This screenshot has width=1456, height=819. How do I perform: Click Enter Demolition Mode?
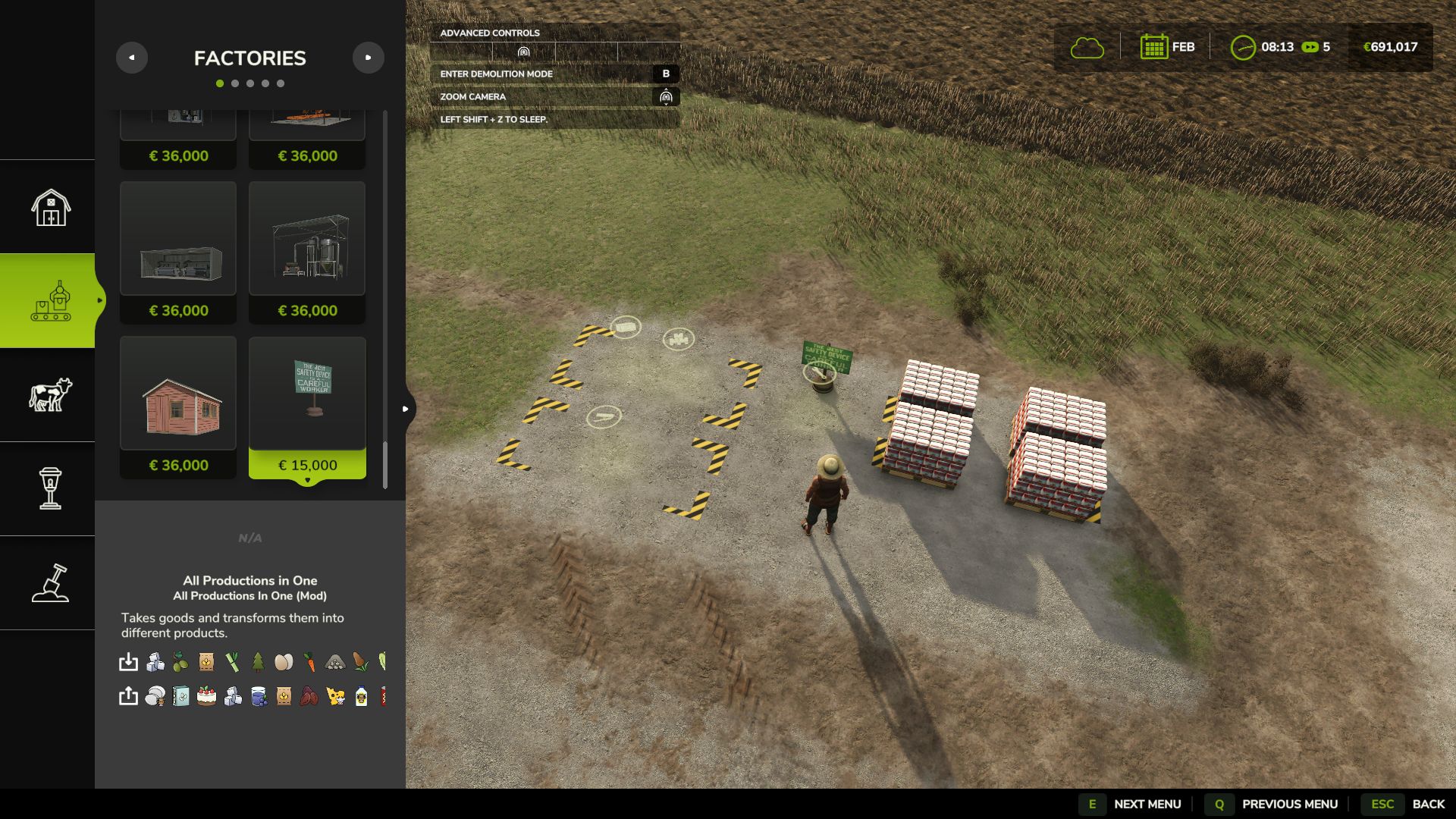tap(554, 74)
